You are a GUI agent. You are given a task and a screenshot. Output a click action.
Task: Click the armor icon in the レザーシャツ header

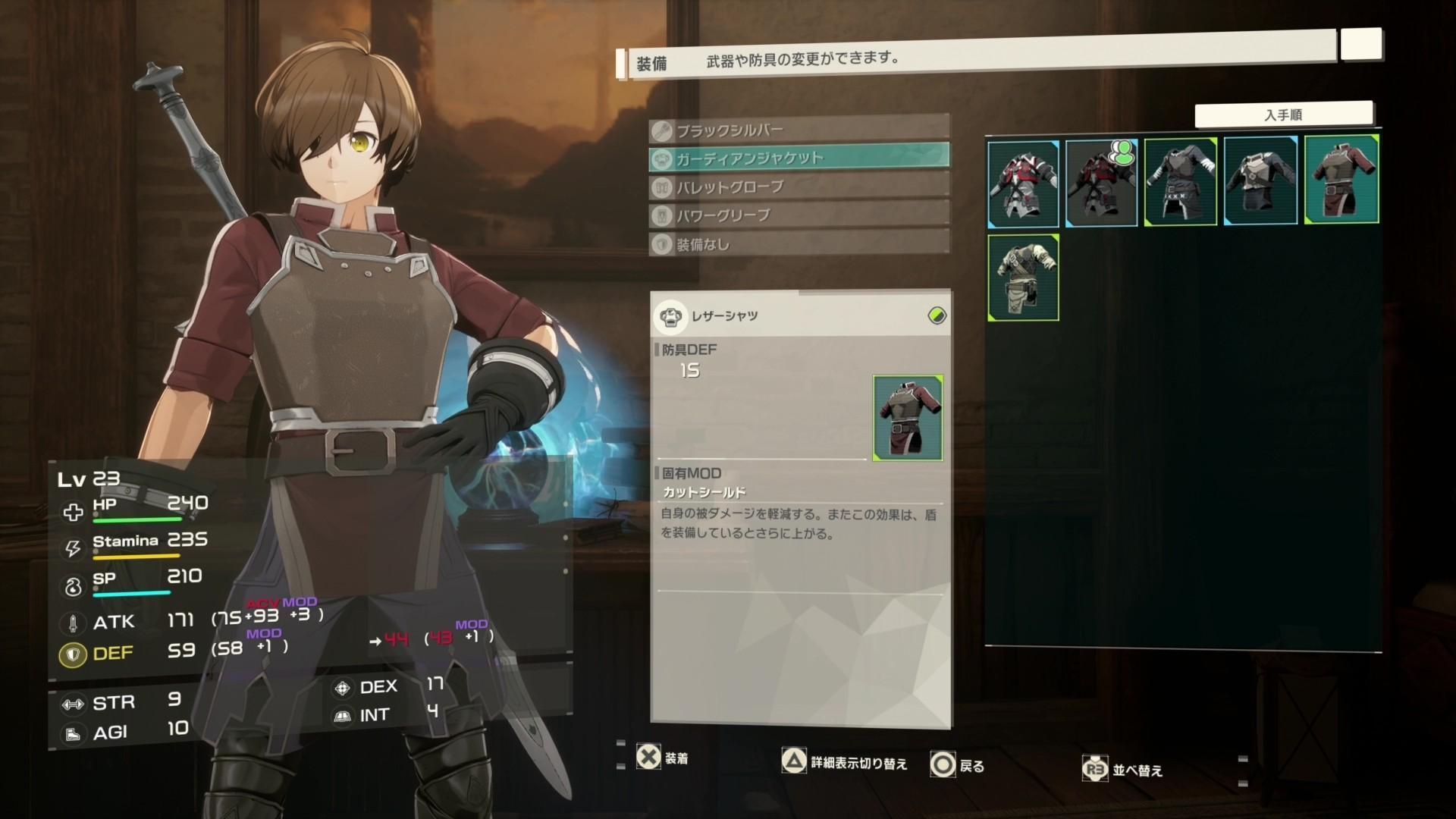coord(671,317)
